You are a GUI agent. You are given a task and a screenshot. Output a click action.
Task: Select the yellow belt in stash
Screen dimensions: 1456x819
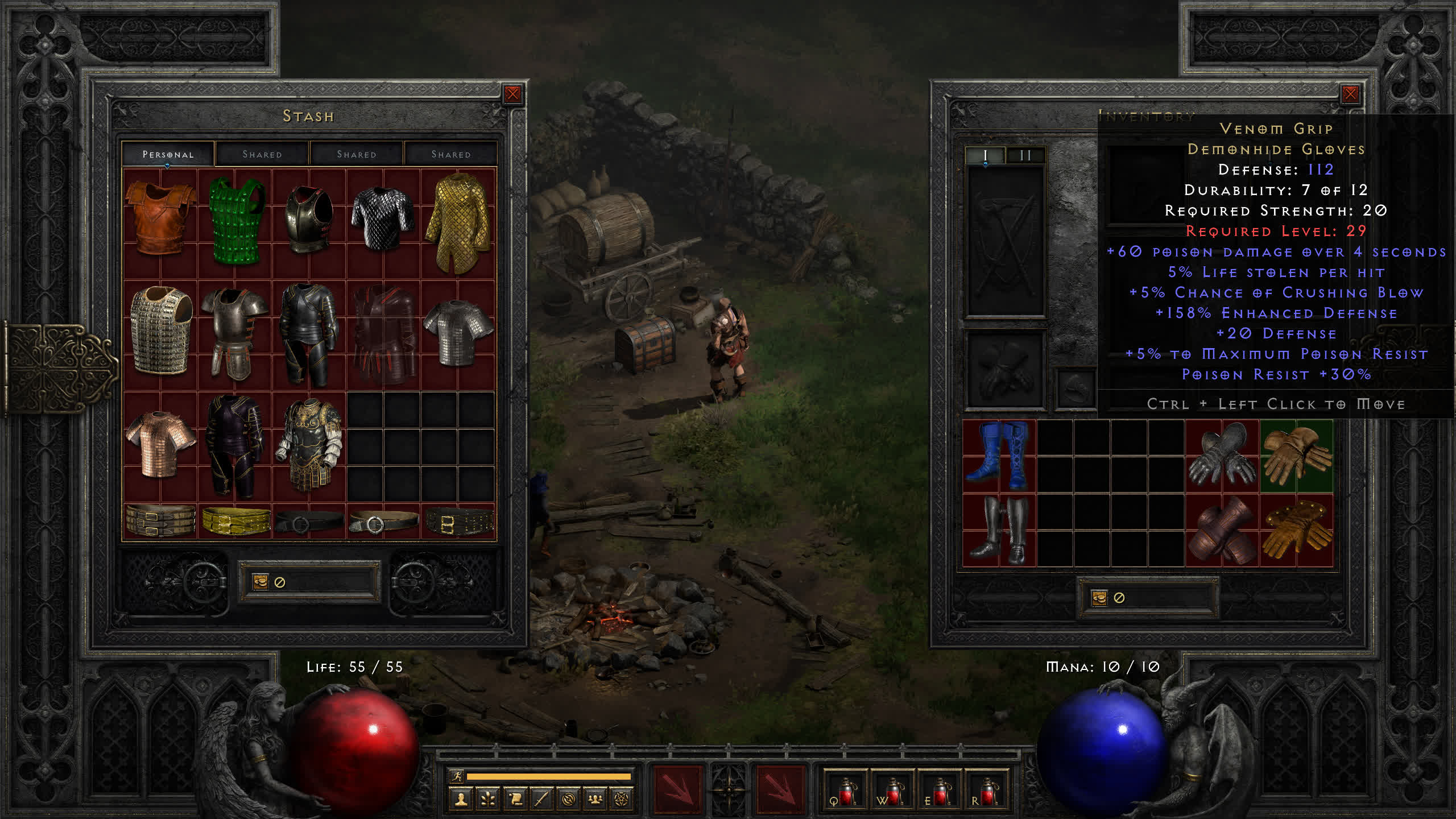pos(235,520)
